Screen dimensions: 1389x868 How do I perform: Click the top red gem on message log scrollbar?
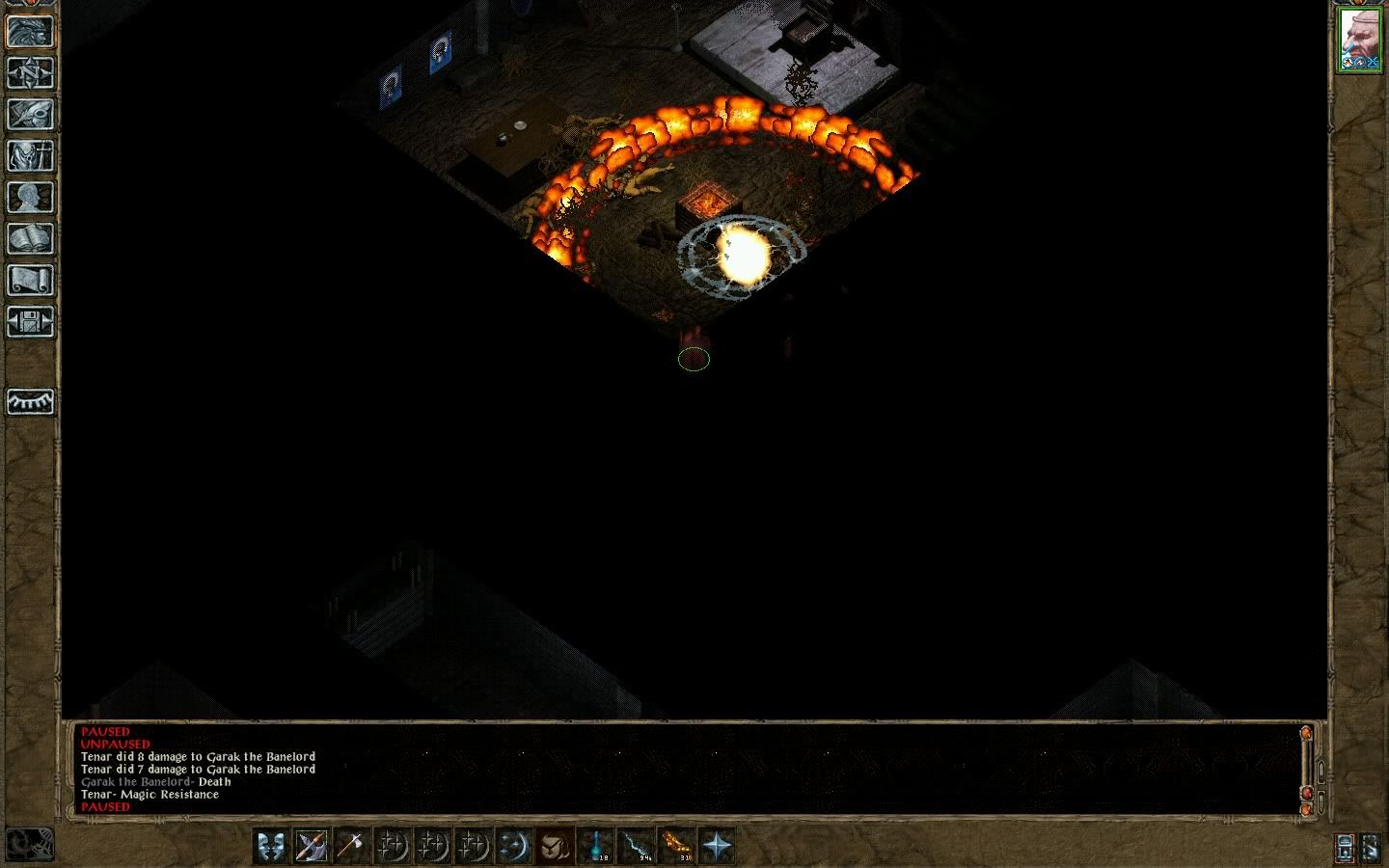click(x=1307, y=734)
